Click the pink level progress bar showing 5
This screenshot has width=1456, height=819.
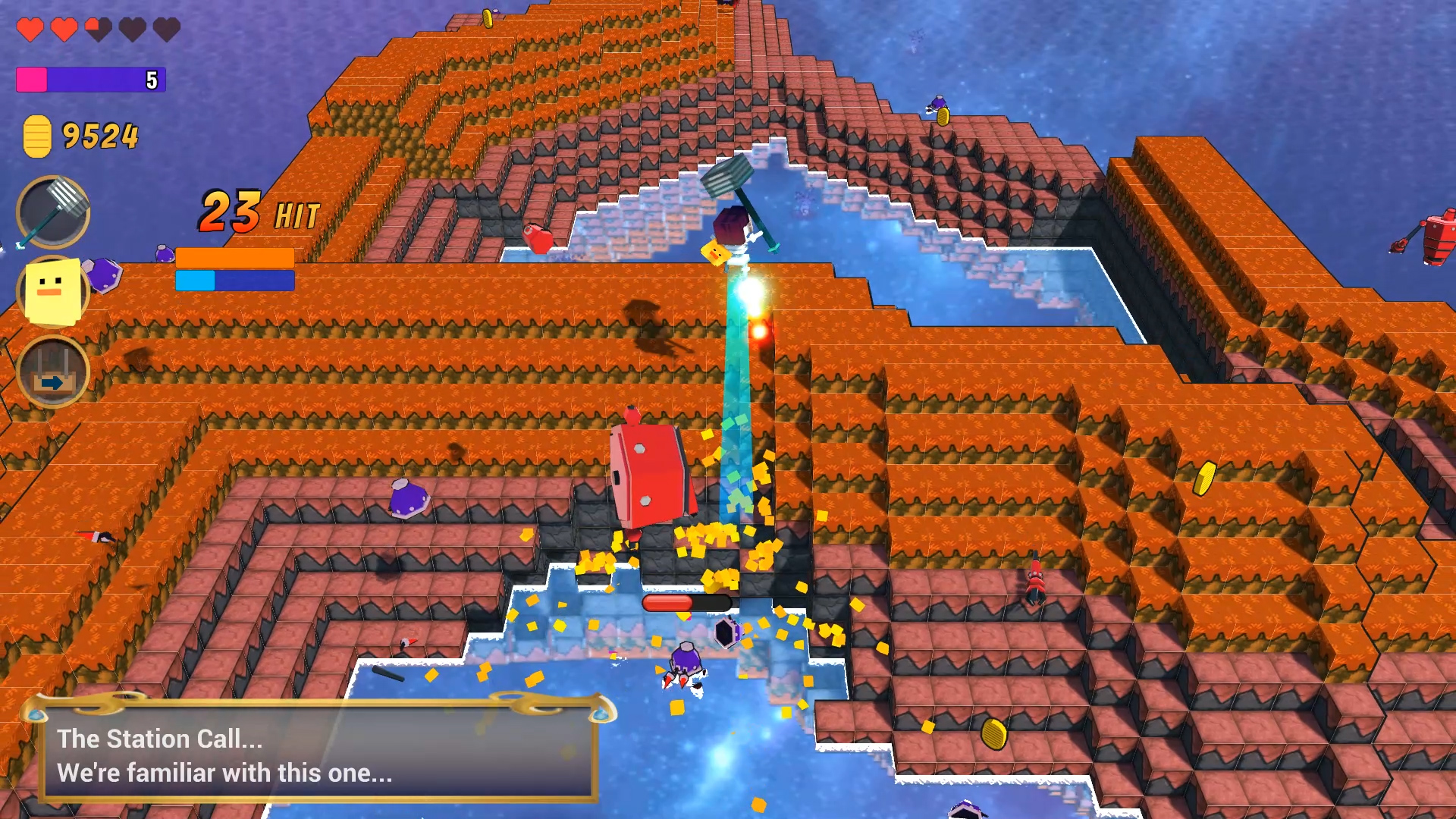tap(89, 78)
